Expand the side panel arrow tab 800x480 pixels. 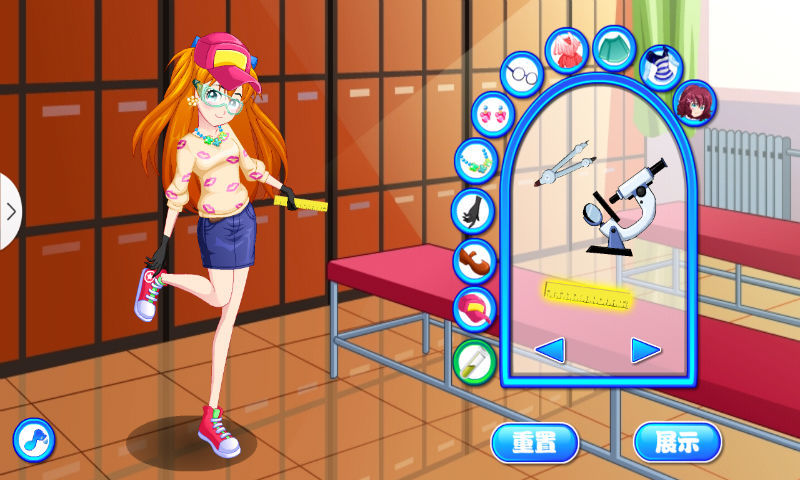pyautogui.click(x=10, y=211)
